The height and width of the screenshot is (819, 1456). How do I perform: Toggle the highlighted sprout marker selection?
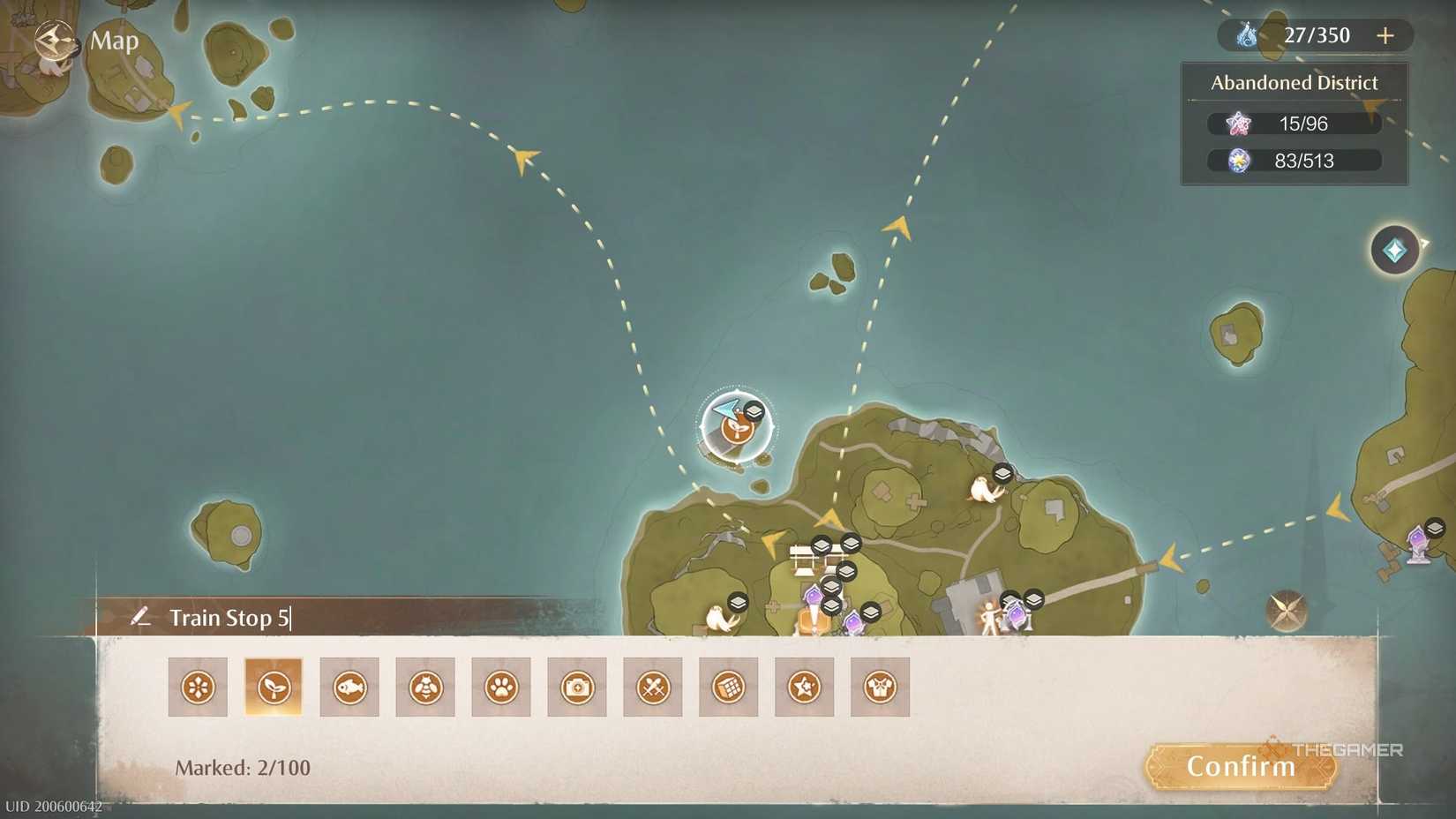coord(274,687)
